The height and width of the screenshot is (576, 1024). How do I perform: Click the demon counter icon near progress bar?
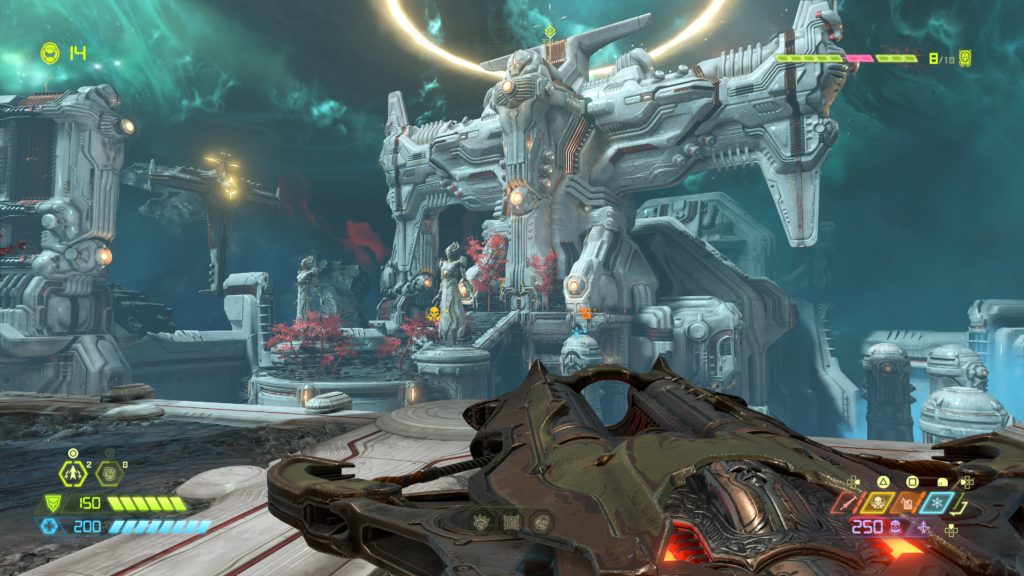pos(965,58)
